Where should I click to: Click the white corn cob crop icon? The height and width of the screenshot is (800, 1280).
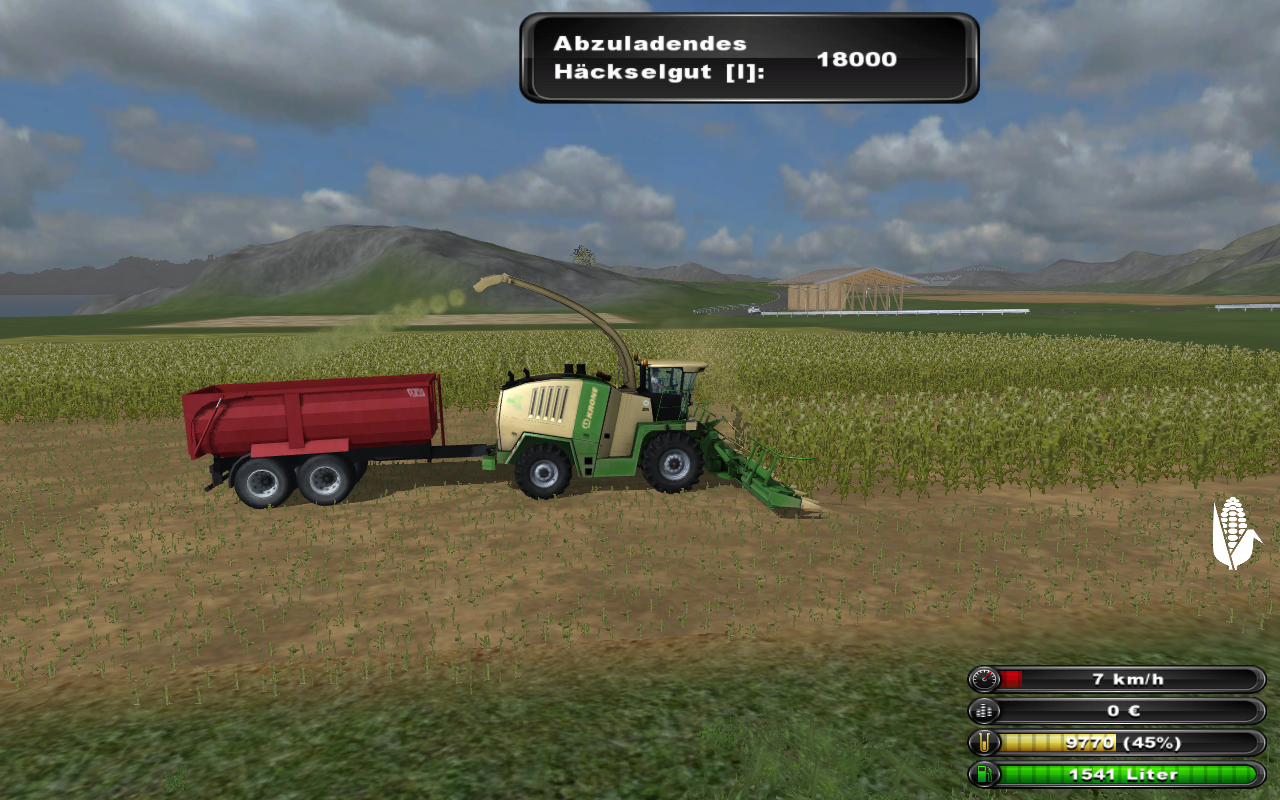1235,533
